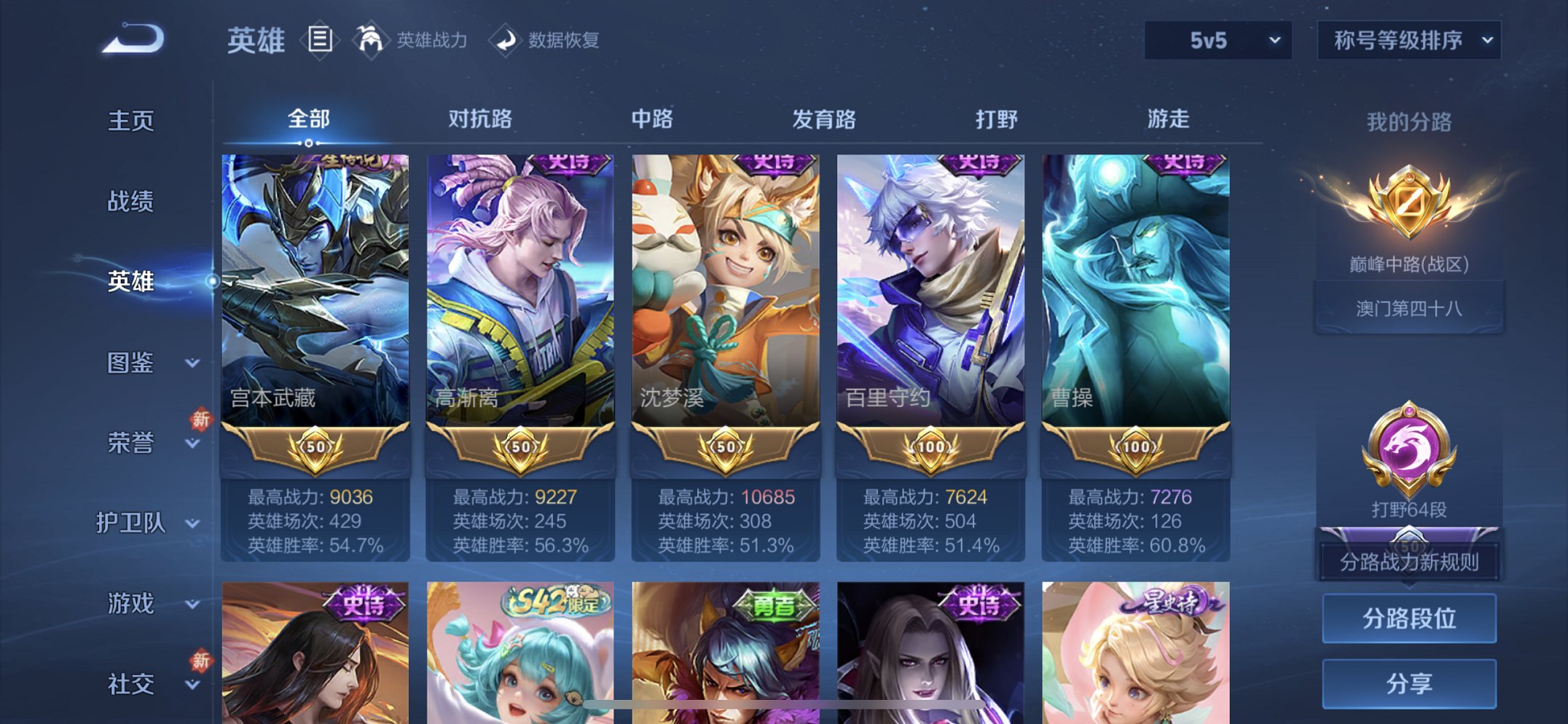Switch to the 打野 tab

[997, 119]
